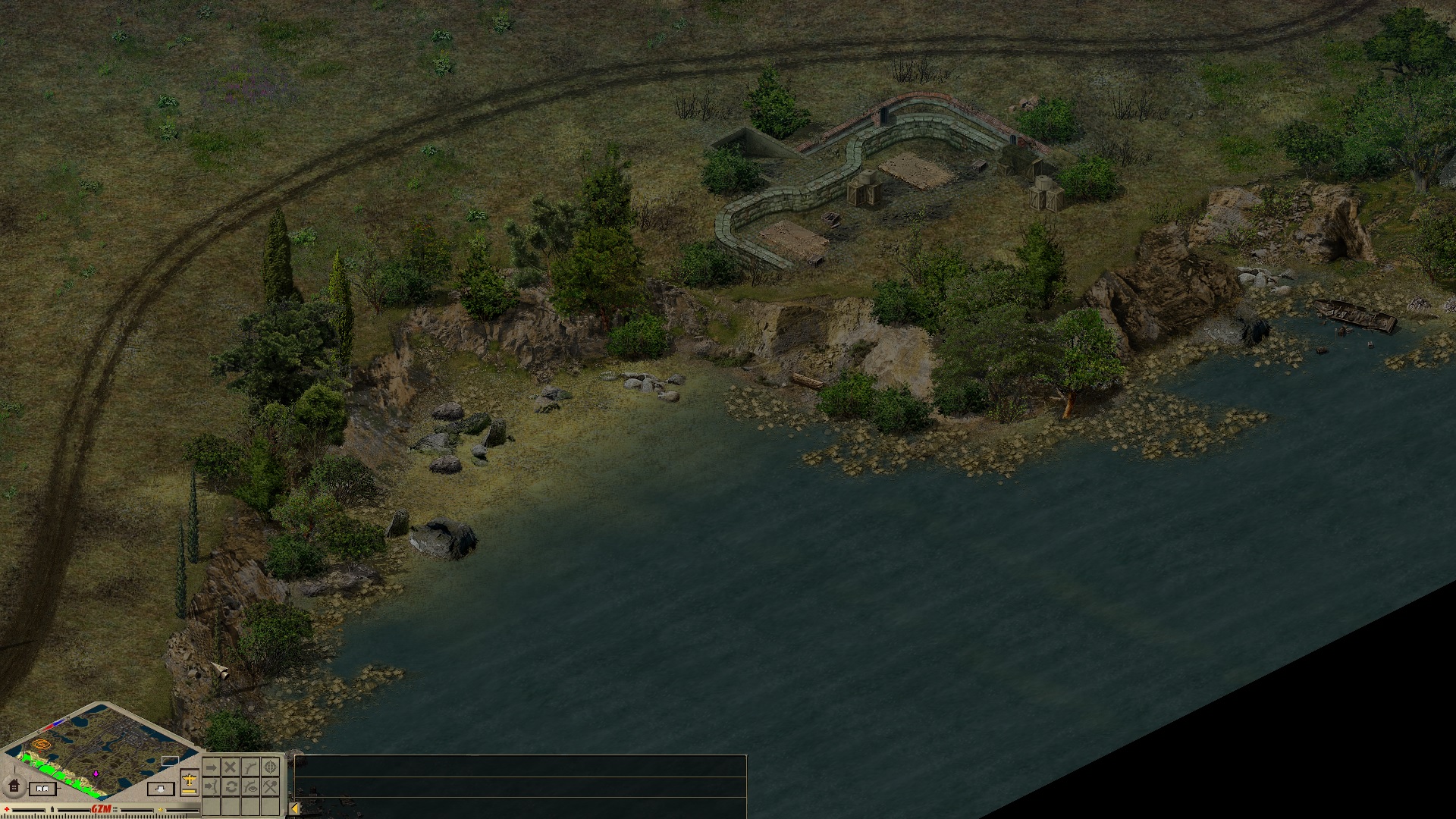Image resolution: width=1456 pixels, height=819 pixels.
Task: Open the main menu house button
Action: [14, 786]
